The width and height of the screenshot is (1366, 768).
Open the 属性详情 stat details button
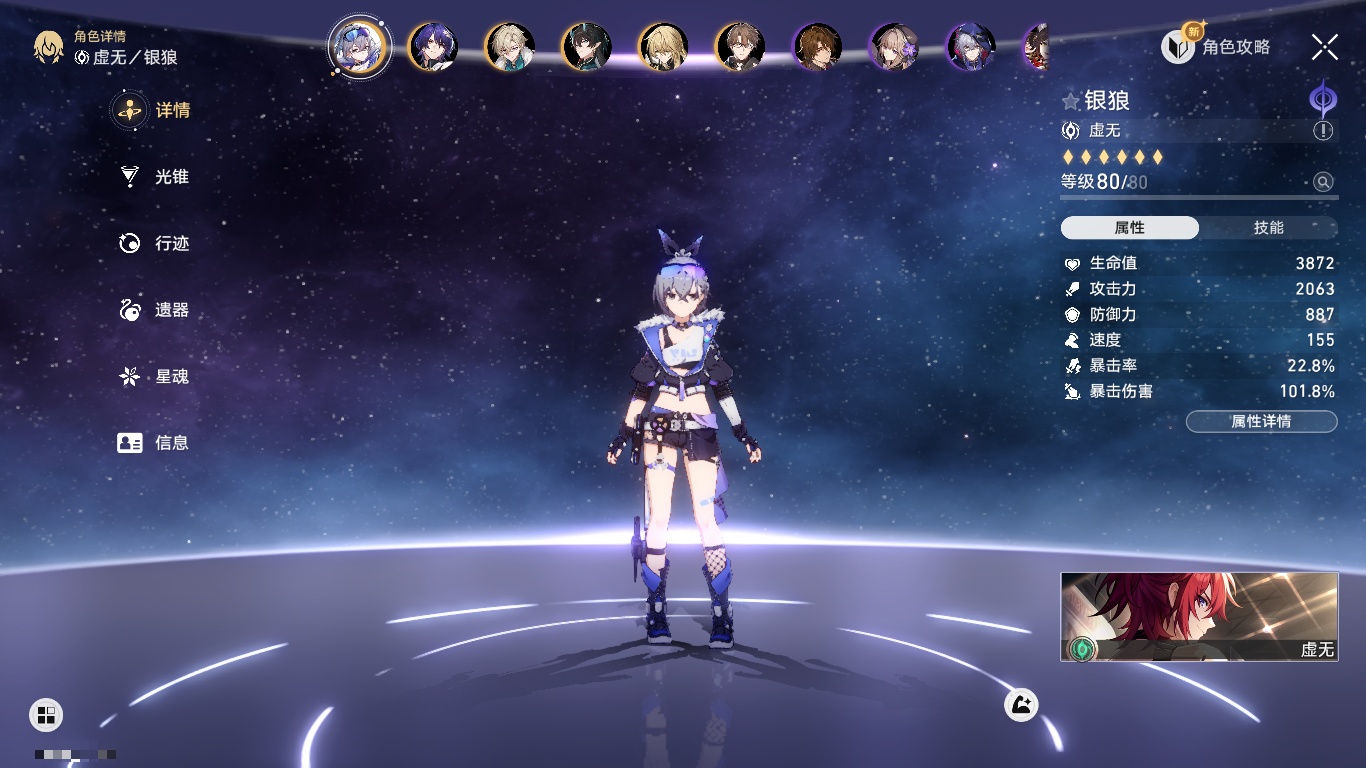coord(1261,422)
